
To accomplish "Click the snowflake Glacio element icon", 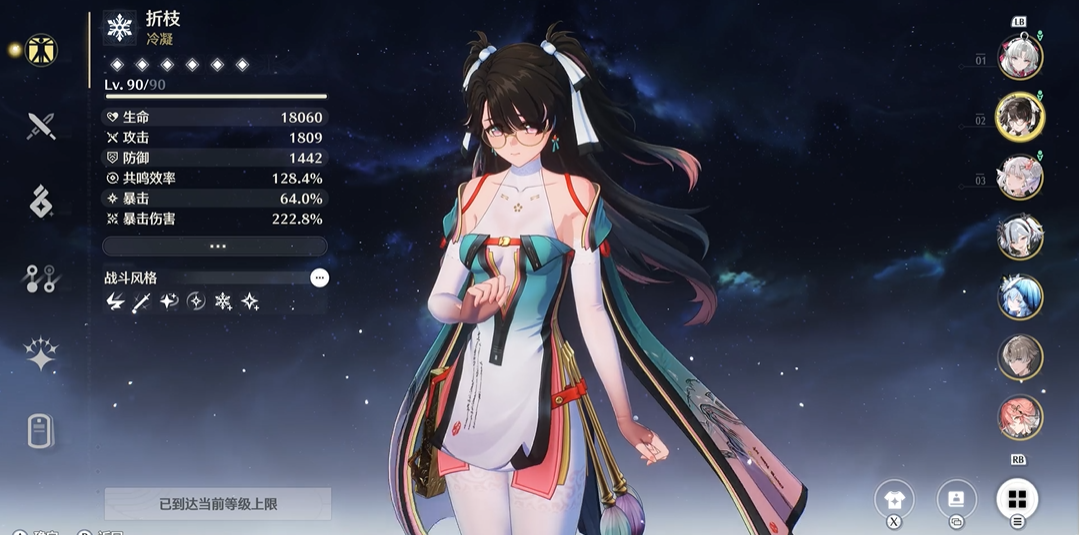I will point(120,27).
